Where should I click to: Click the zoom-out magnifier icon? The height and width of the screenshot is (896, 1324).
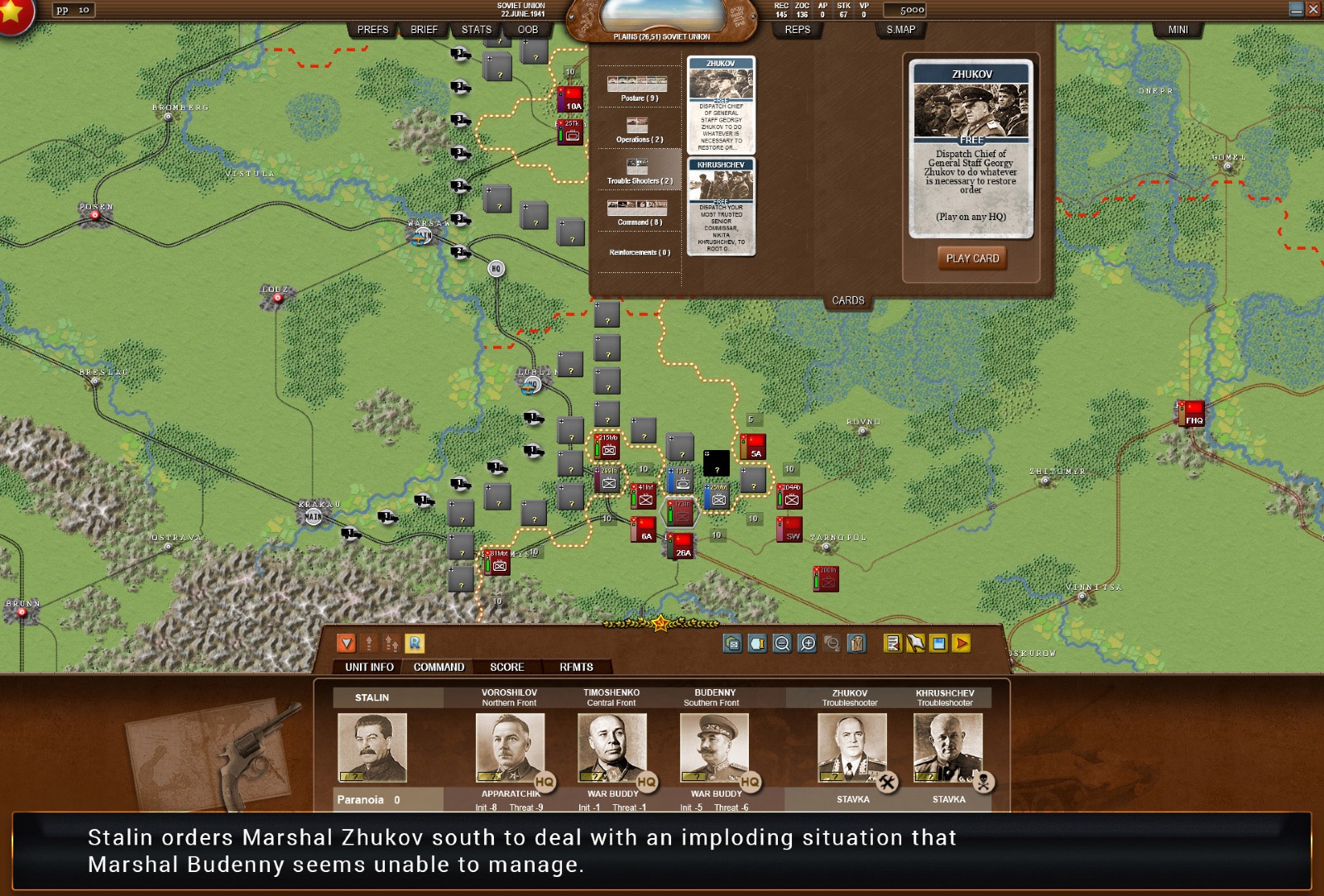(x=782, y=643)
